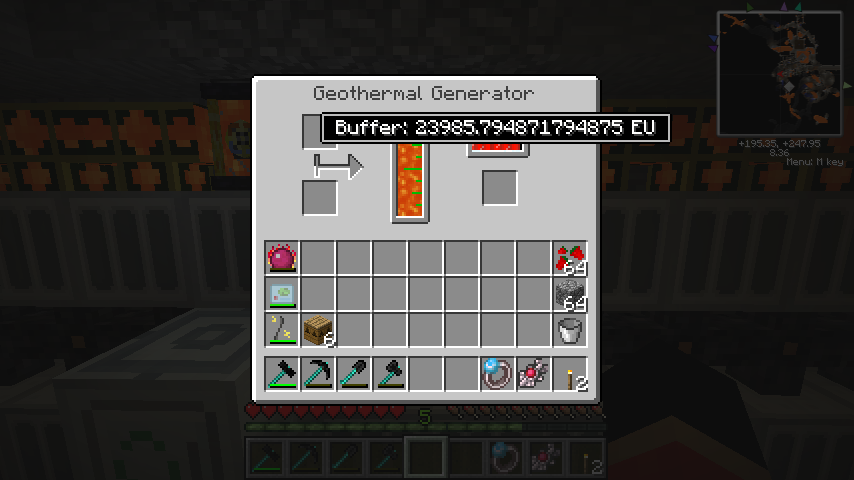
Task: Select the glowing pink orb item
Action: coord(282,259)
